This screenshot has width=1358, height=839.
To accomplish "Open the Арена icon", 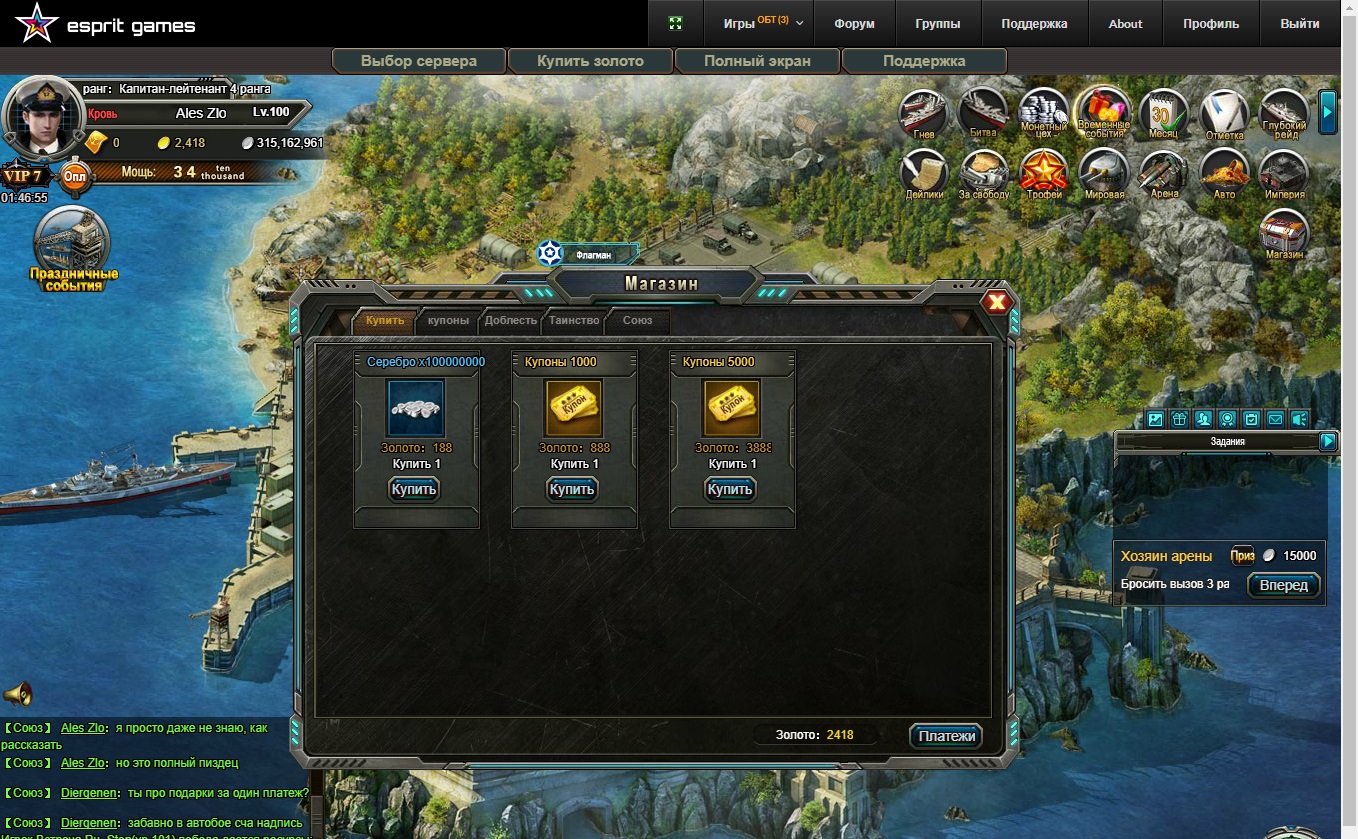I will point(1164,172).
